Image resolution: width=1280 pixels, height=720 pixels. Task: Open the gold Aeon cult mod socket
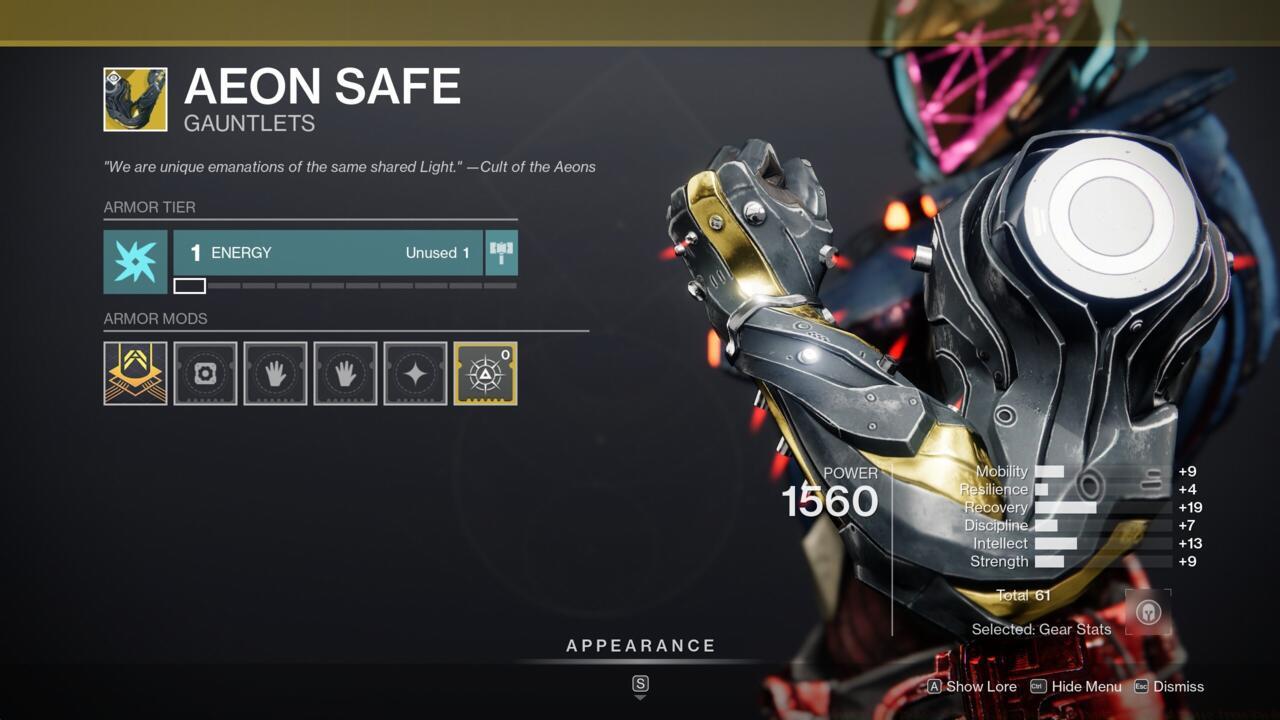point(135,374)
